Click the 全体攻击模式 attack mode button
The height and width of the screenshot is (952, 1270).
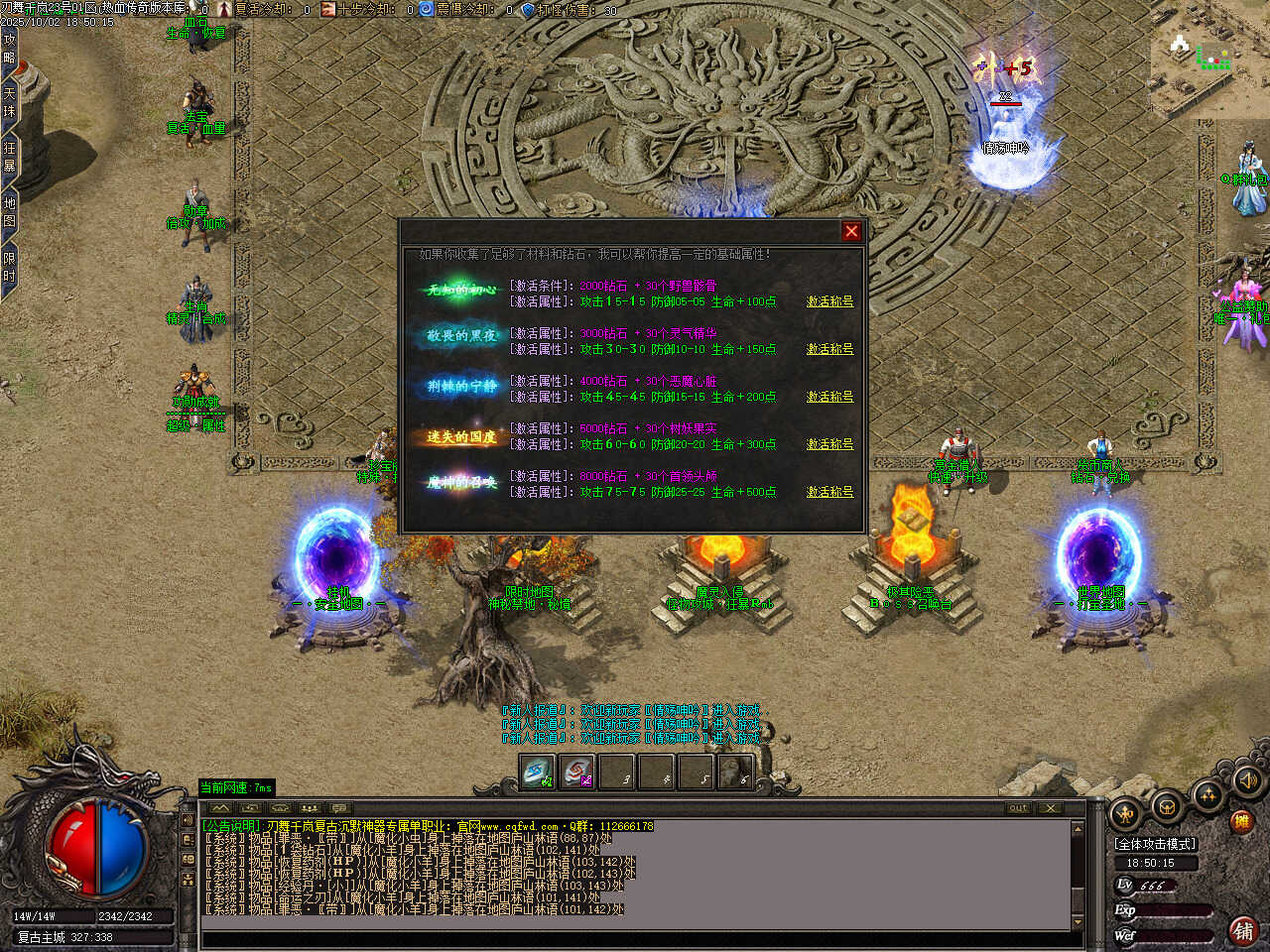pos(1156,844)
